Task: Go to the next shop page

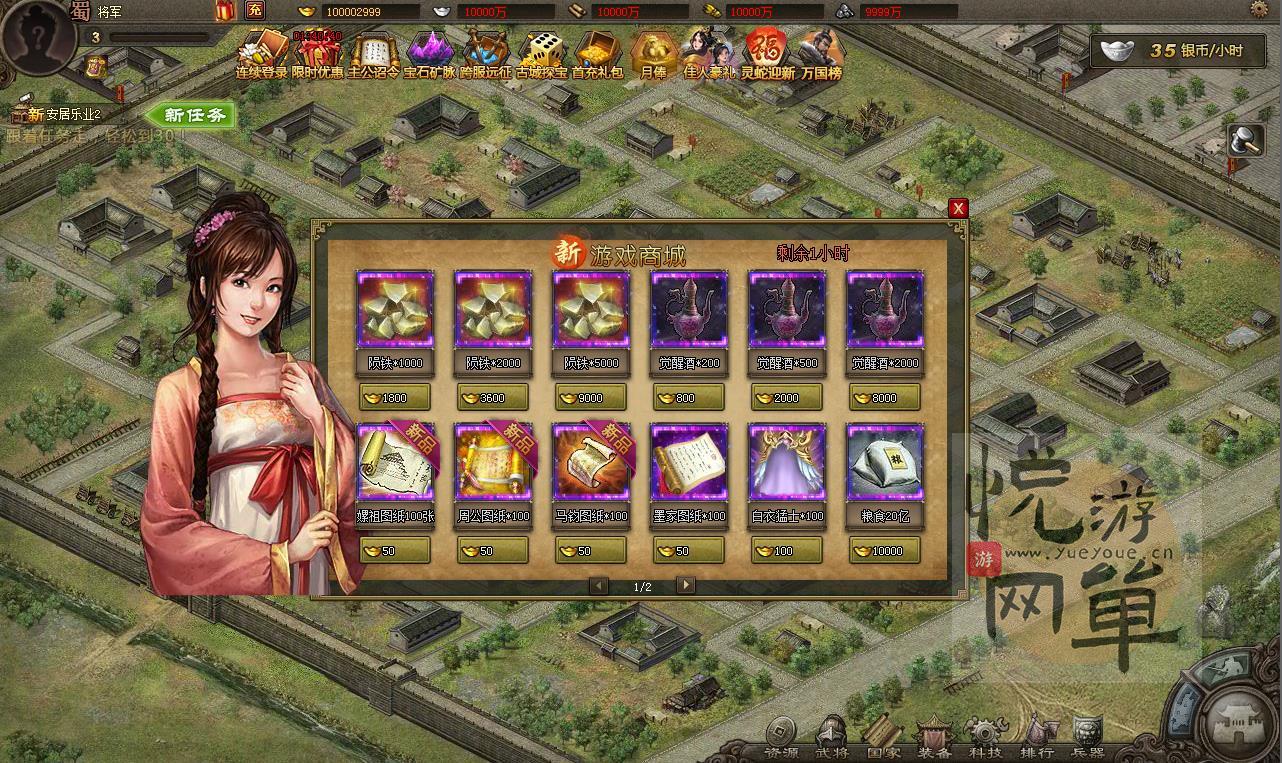Action: click(x=685, y=585)
